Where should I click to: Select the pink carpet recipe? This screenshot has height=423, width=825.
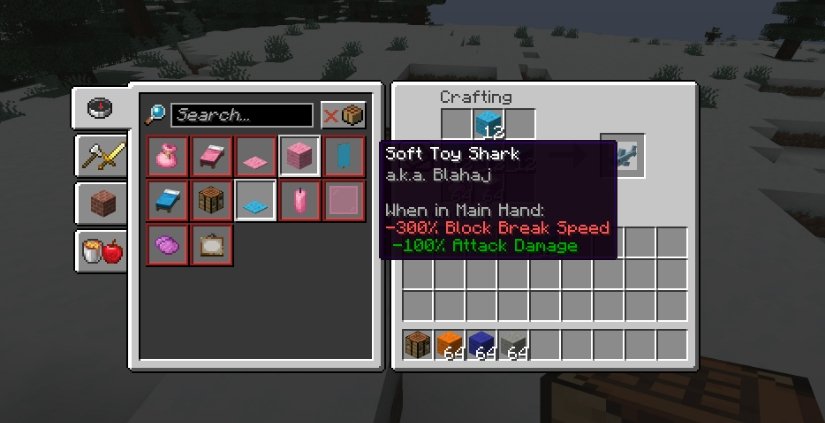(254, 156)
